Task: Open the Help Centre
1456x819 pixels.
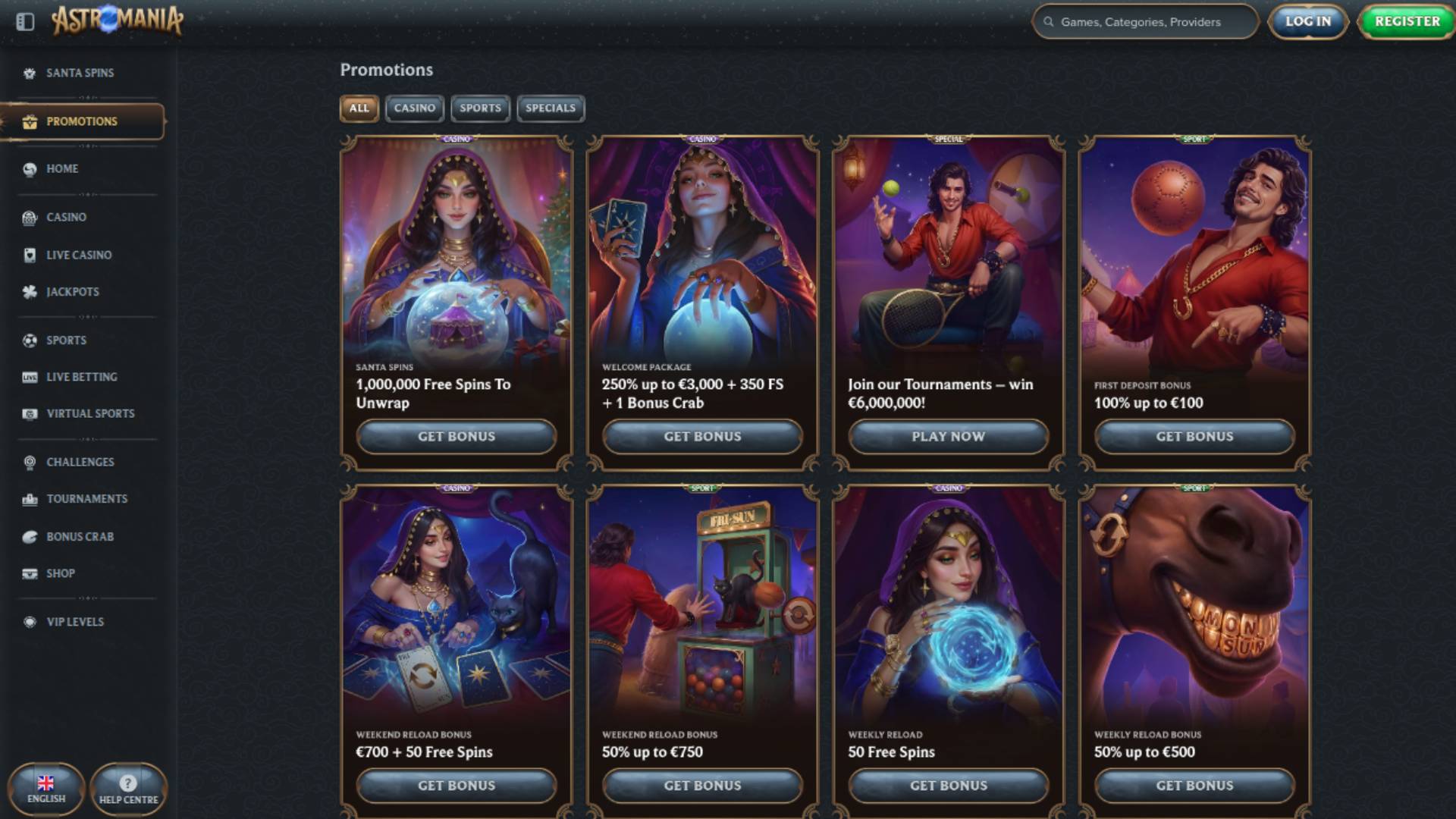Action: tap(127, 789)
